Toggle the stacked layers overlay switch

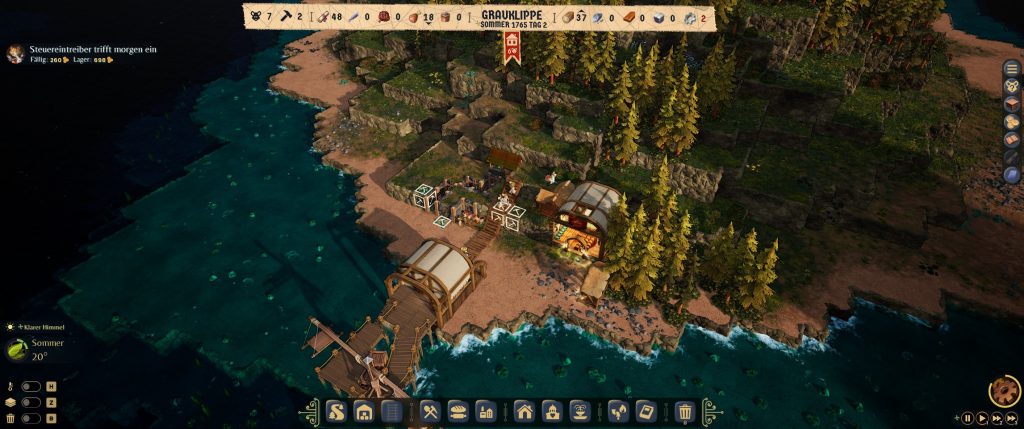pos(33,402)
